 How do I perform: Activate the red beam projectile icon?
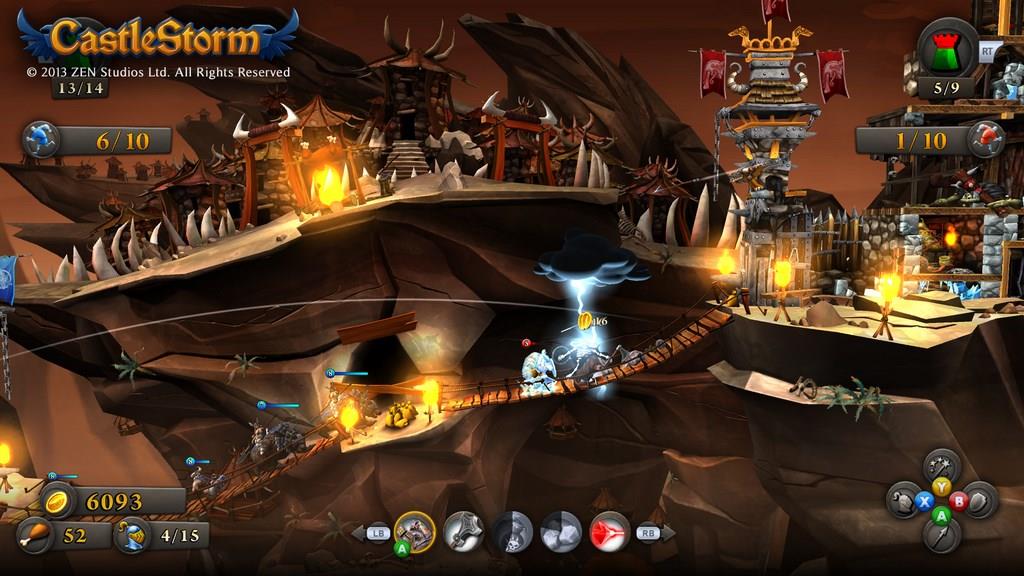coord(609,531)
